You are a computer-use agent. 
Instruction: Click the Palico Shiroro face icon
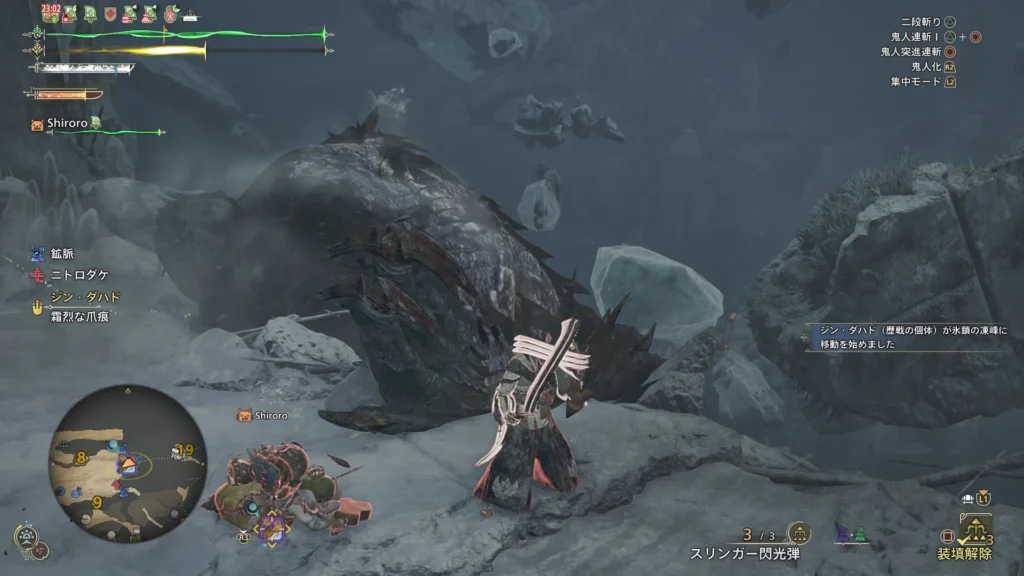click(x=38, y=124)
